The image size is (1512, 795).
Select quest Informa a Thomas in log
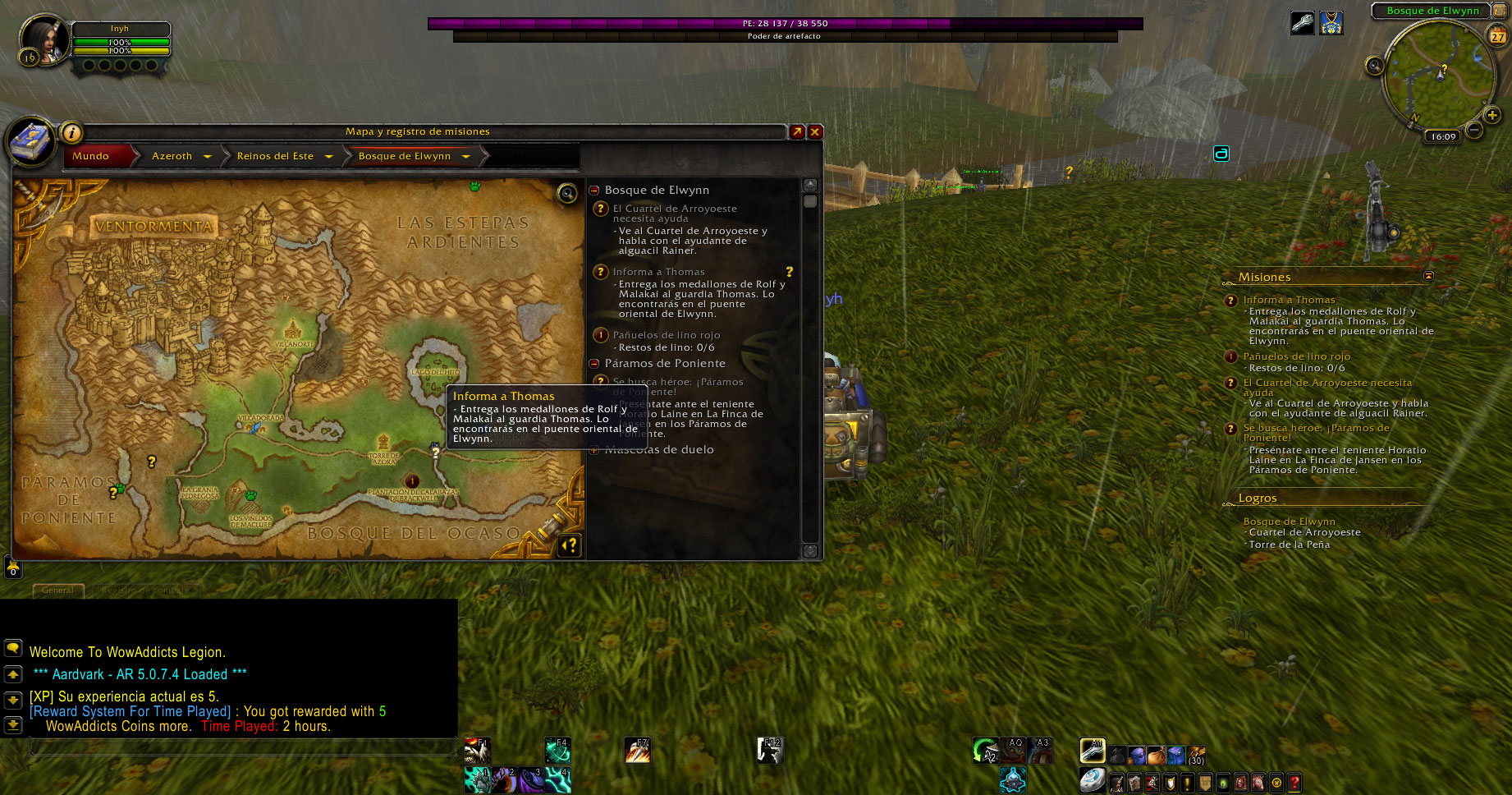tap(658, 272)
